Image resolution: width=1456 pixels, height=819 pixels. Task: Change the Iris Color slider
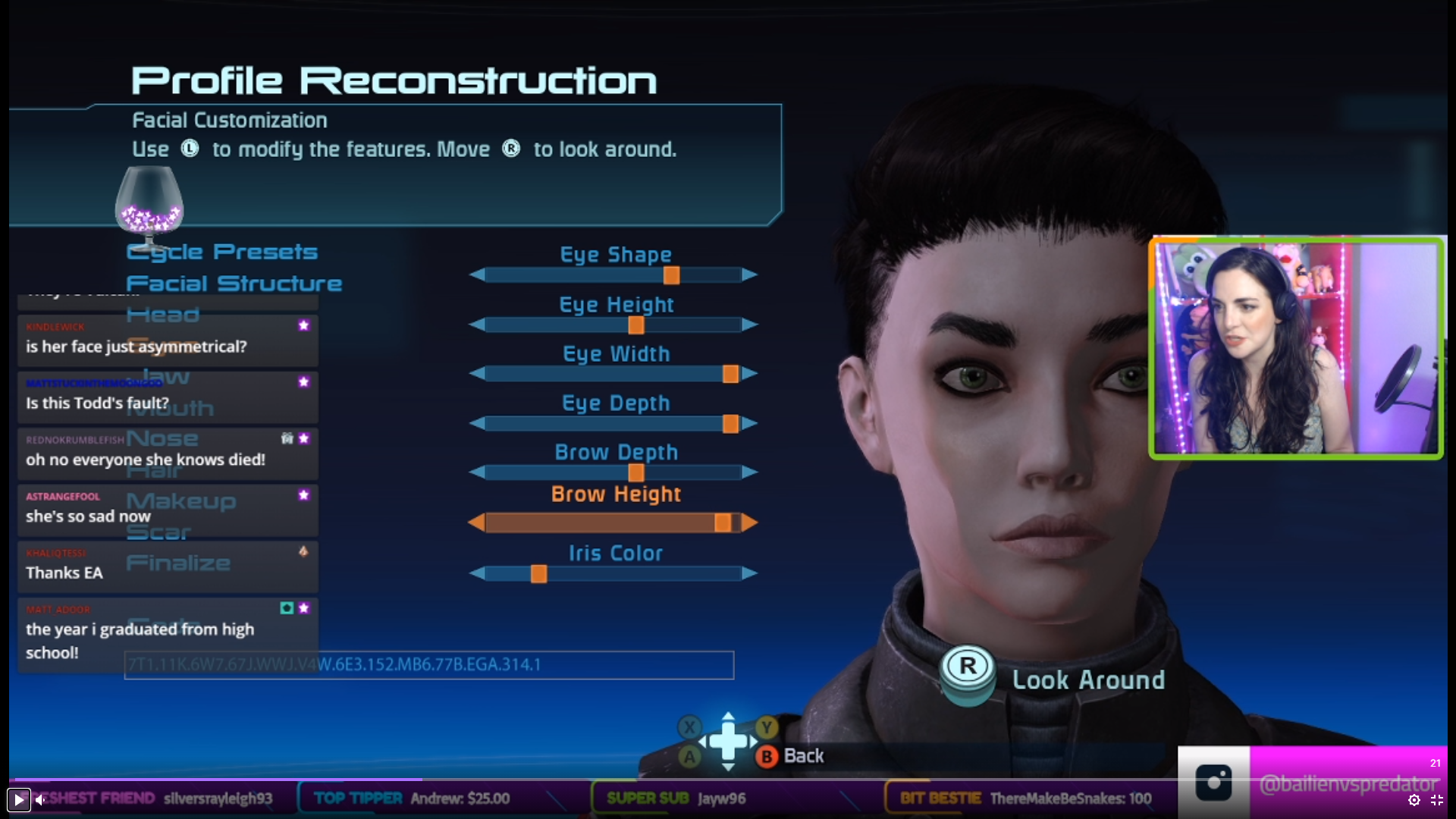click(538, 574)
